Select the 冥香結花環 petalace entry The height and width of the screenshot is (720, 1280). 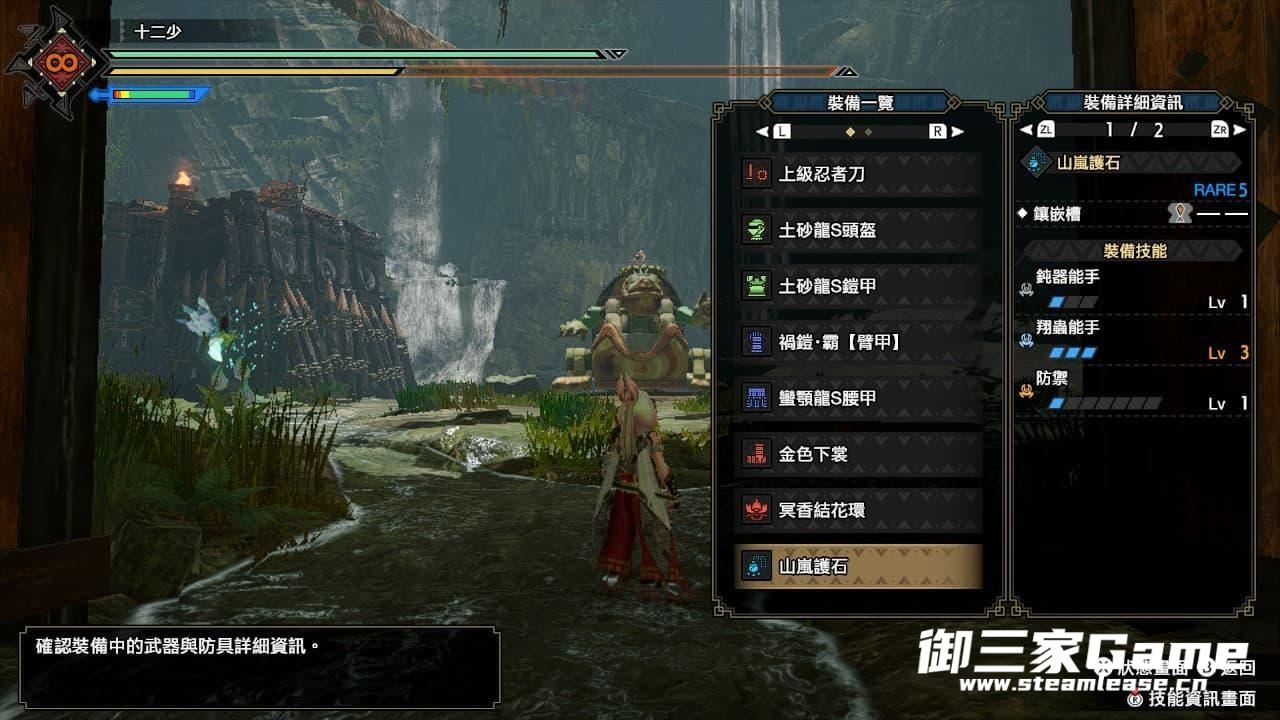(858, 510)
